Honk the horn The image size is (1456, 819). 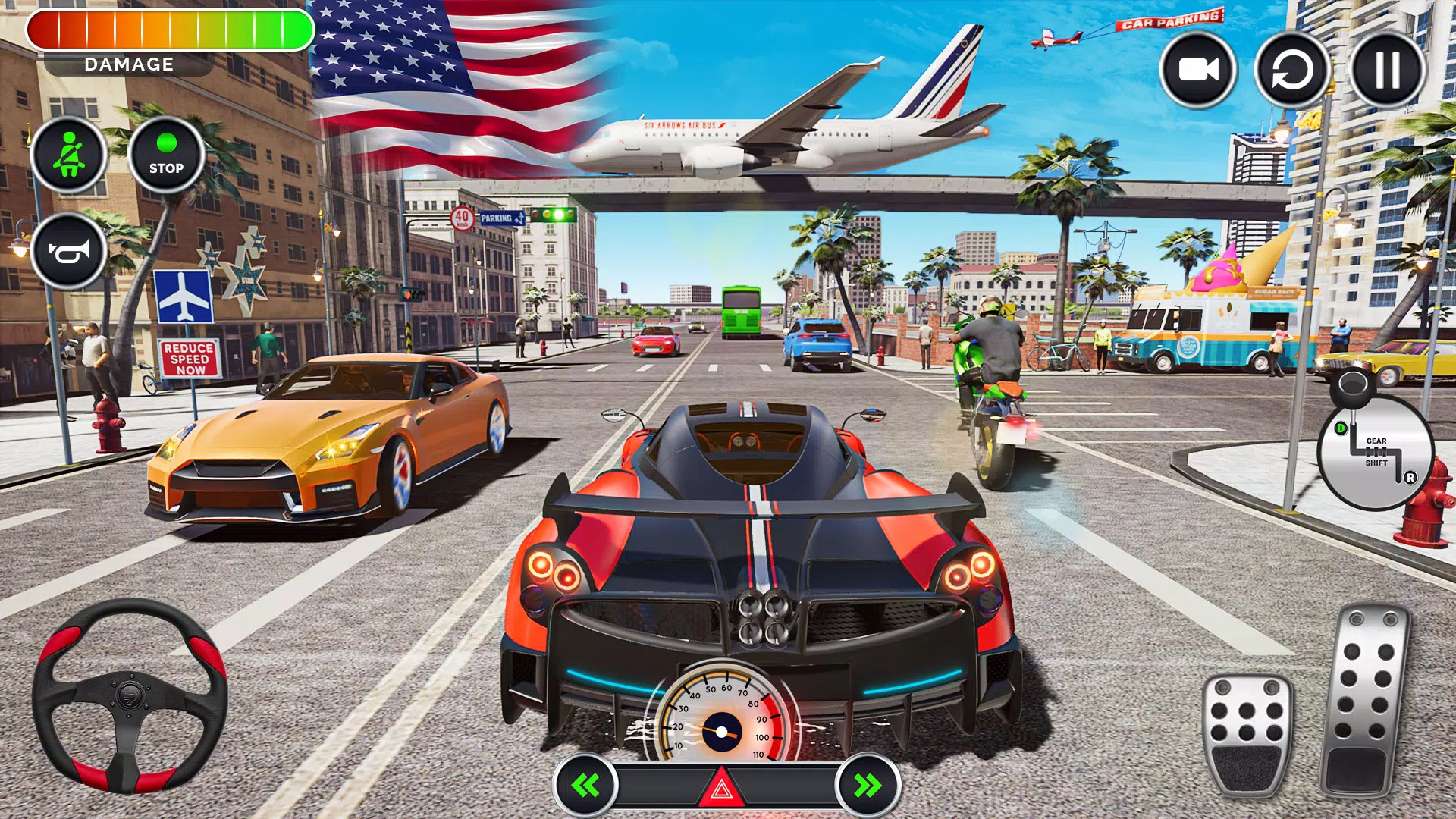[x=71, y=250]
